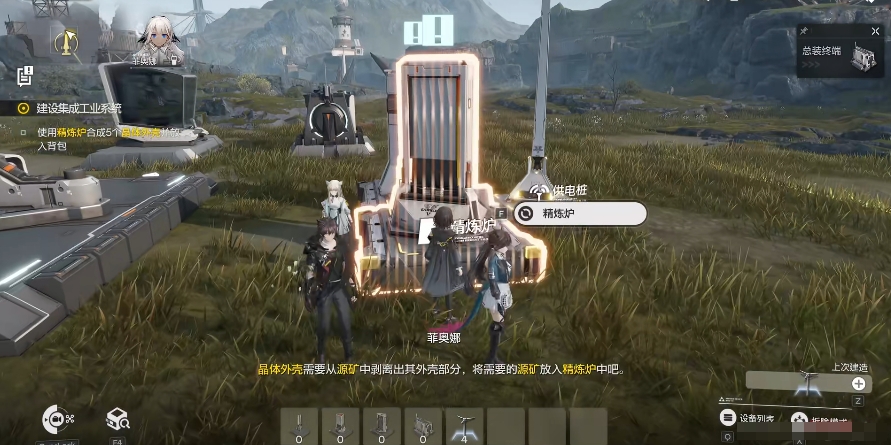Image resolution: width=891 pixels, height=445 pixels.
Task: Click the 上次建造 plus button
Action: coord(858,383)
